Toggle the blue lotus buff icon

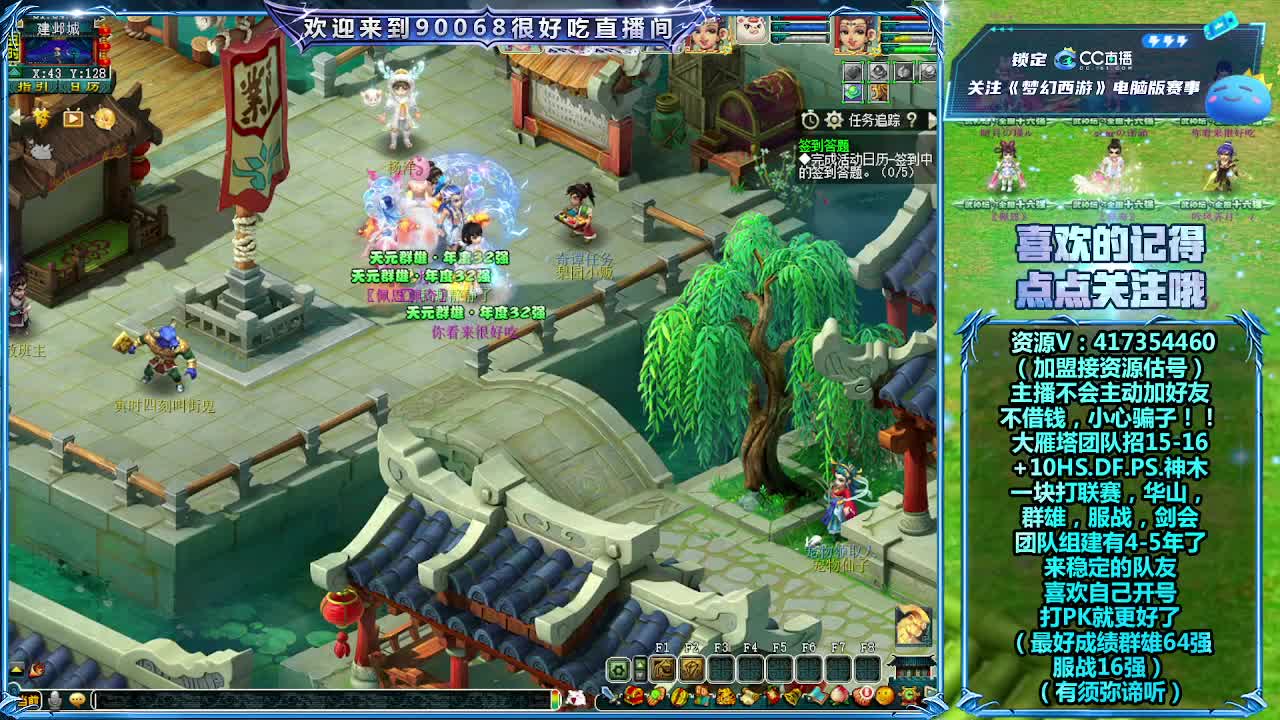click(853, 93)
